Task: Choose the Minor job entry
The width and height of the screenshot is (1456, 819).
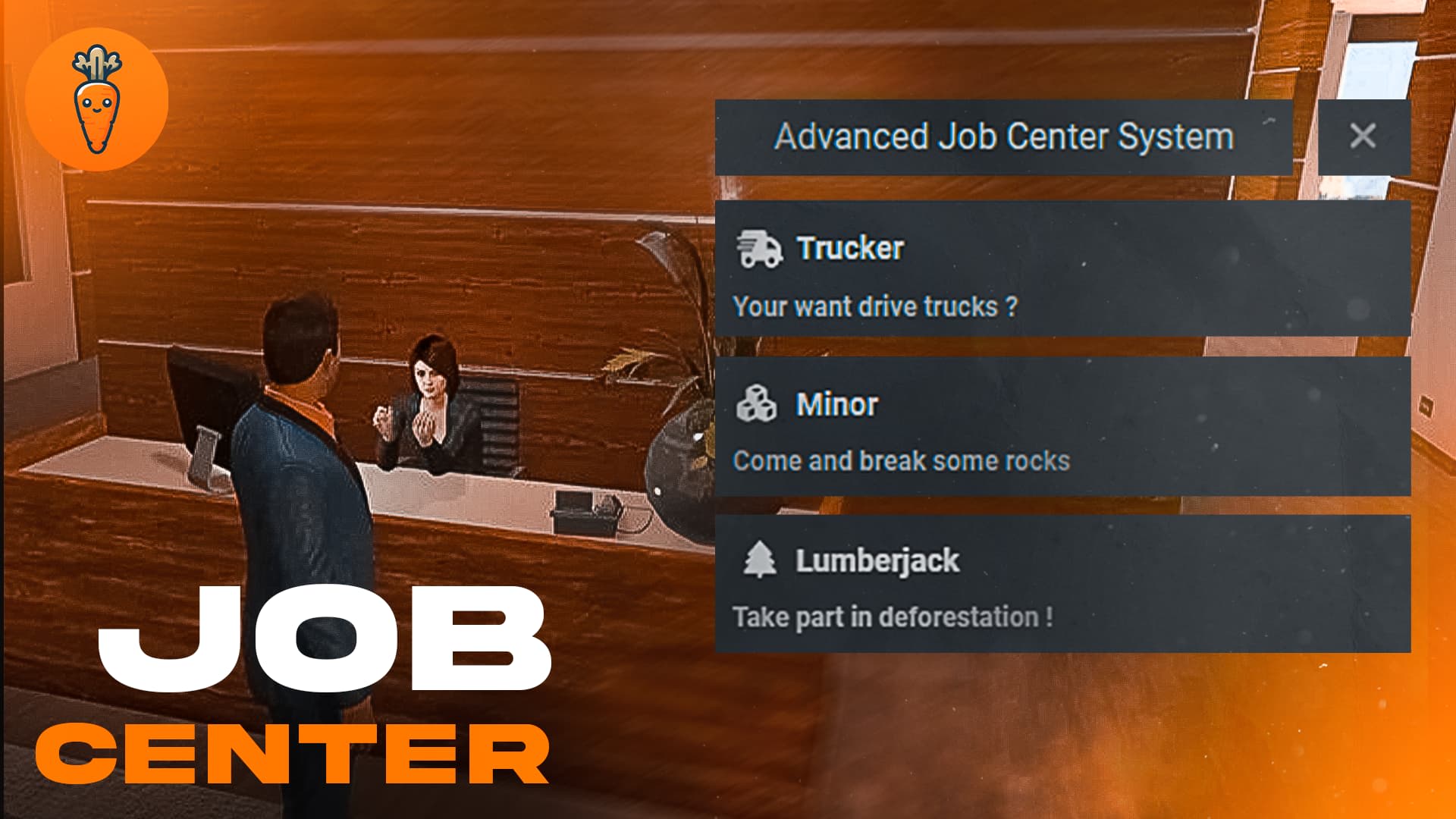Action: [x=1062, y=427]
